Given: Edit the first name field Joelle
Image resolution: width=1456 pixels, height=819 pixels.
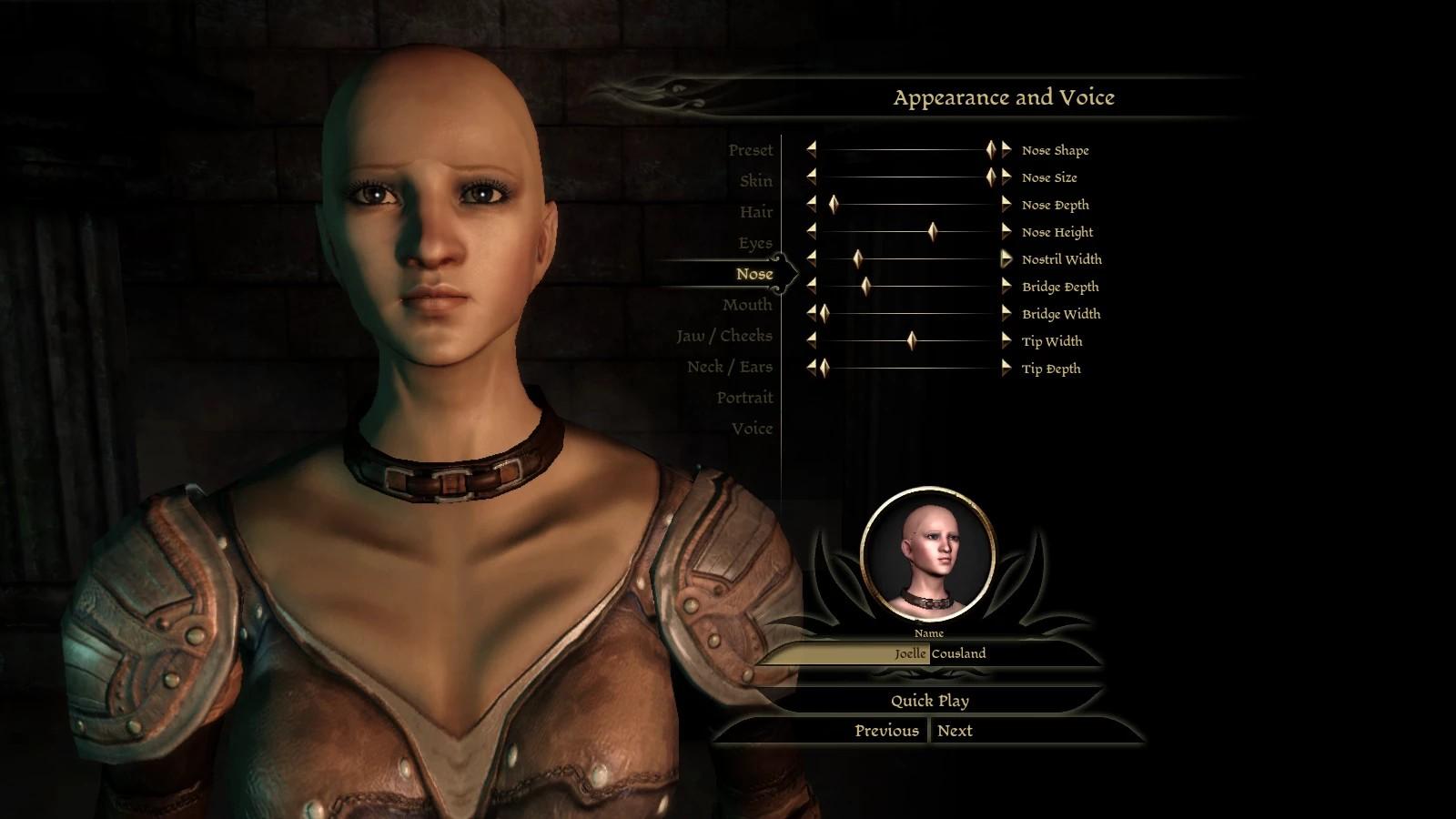Looking at the screenshot, I should (842, 653).
